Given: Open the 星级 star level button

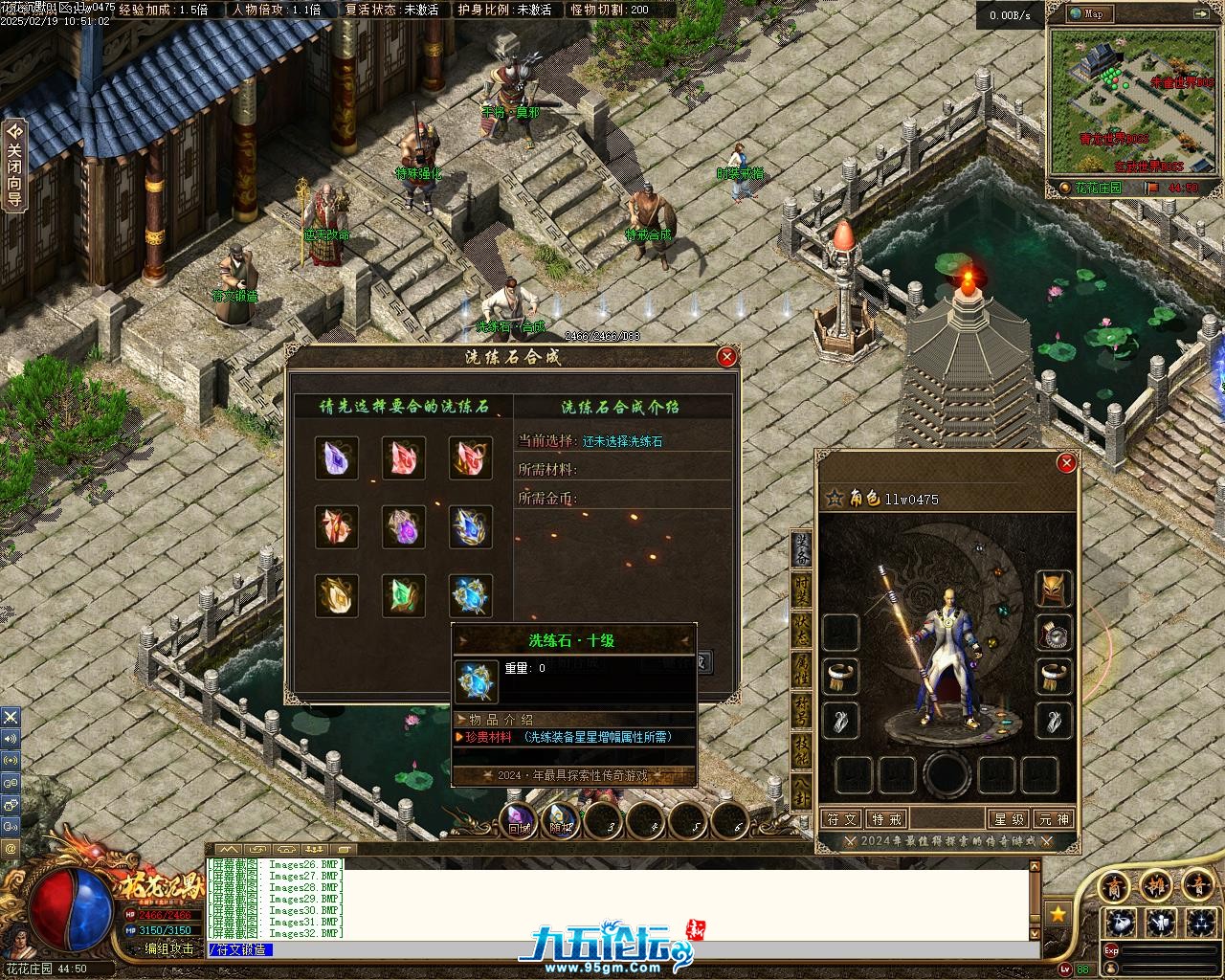Looking at the screenshot, I should (x=1010, y=819).
